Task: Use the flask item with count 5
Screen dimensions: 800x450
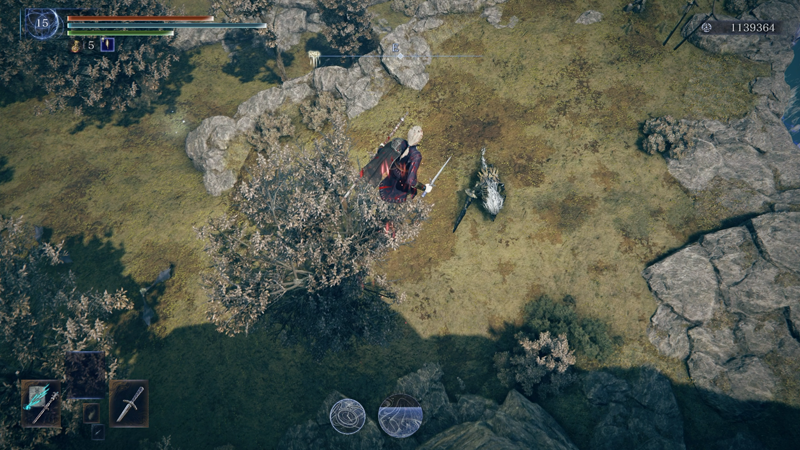Action: point(76,45)
